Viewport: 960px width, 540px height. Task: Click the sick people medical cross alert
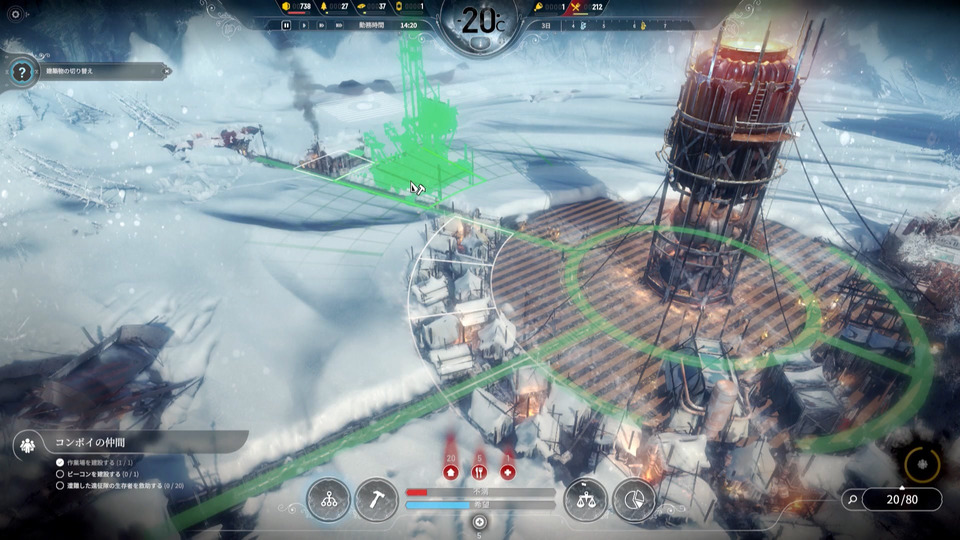508,472
